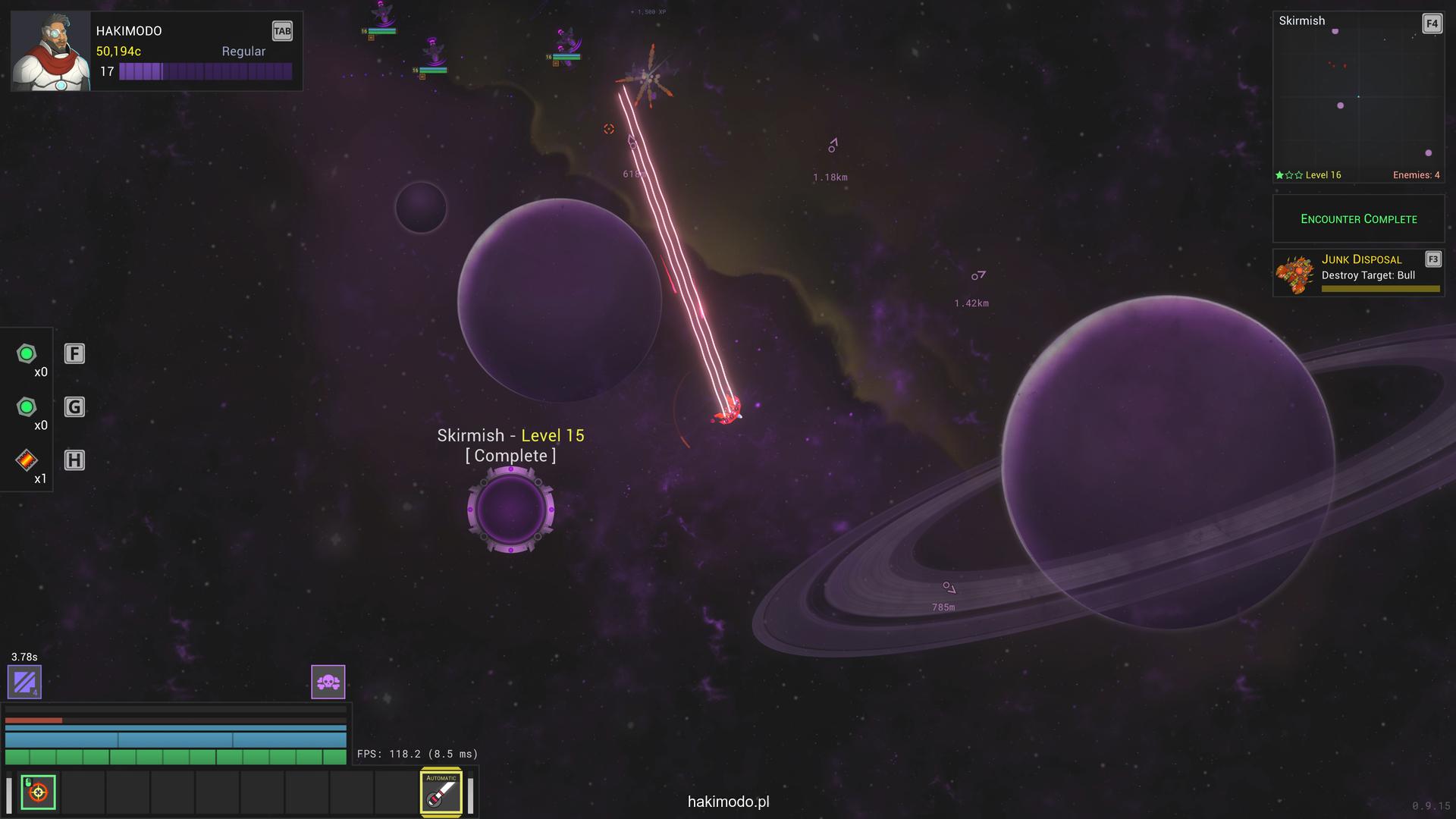Activate the red targeting reticle hotbar slot

(38, 792)
